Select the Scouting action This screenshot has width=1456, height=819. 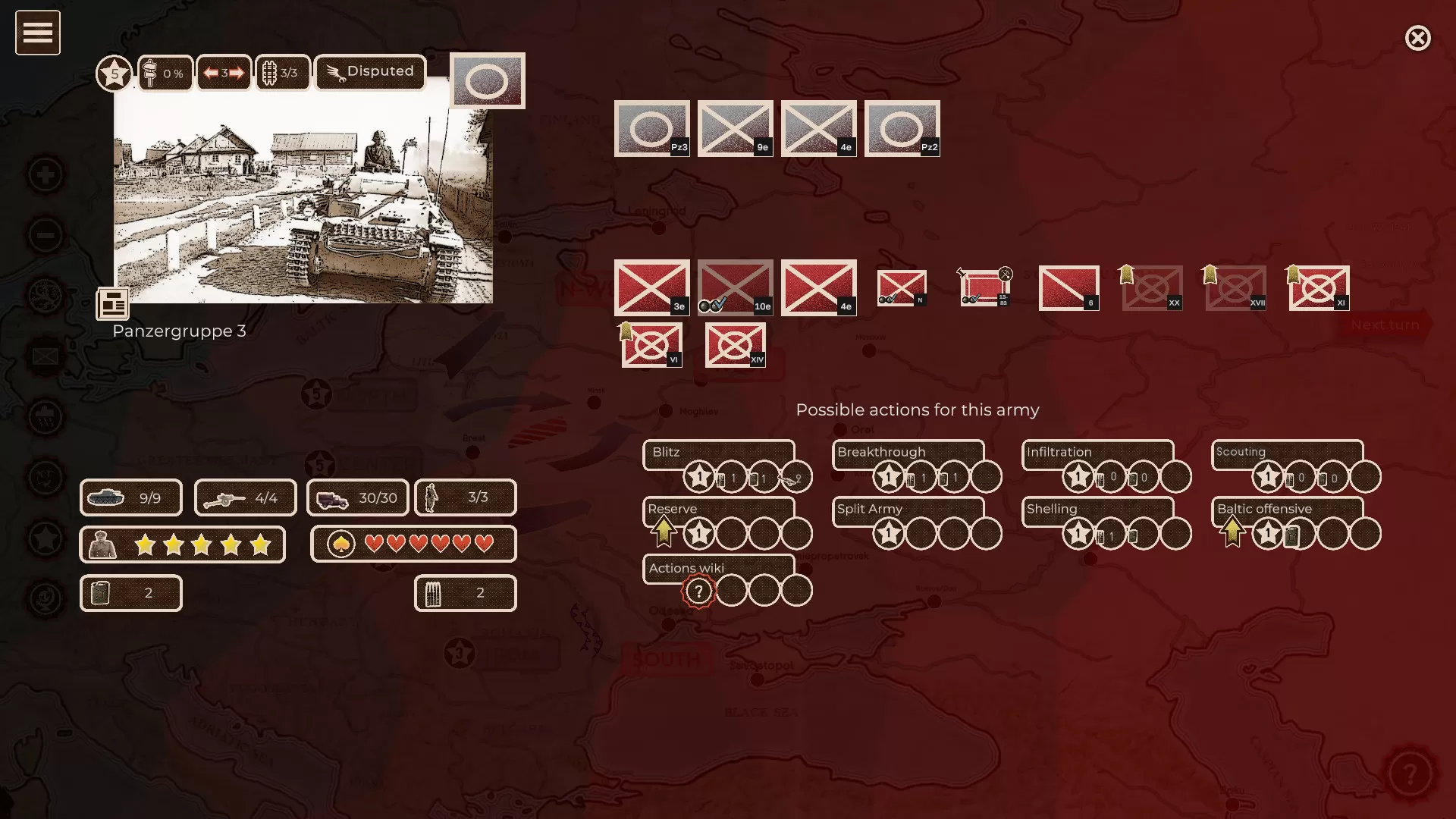coord(1285,453)
